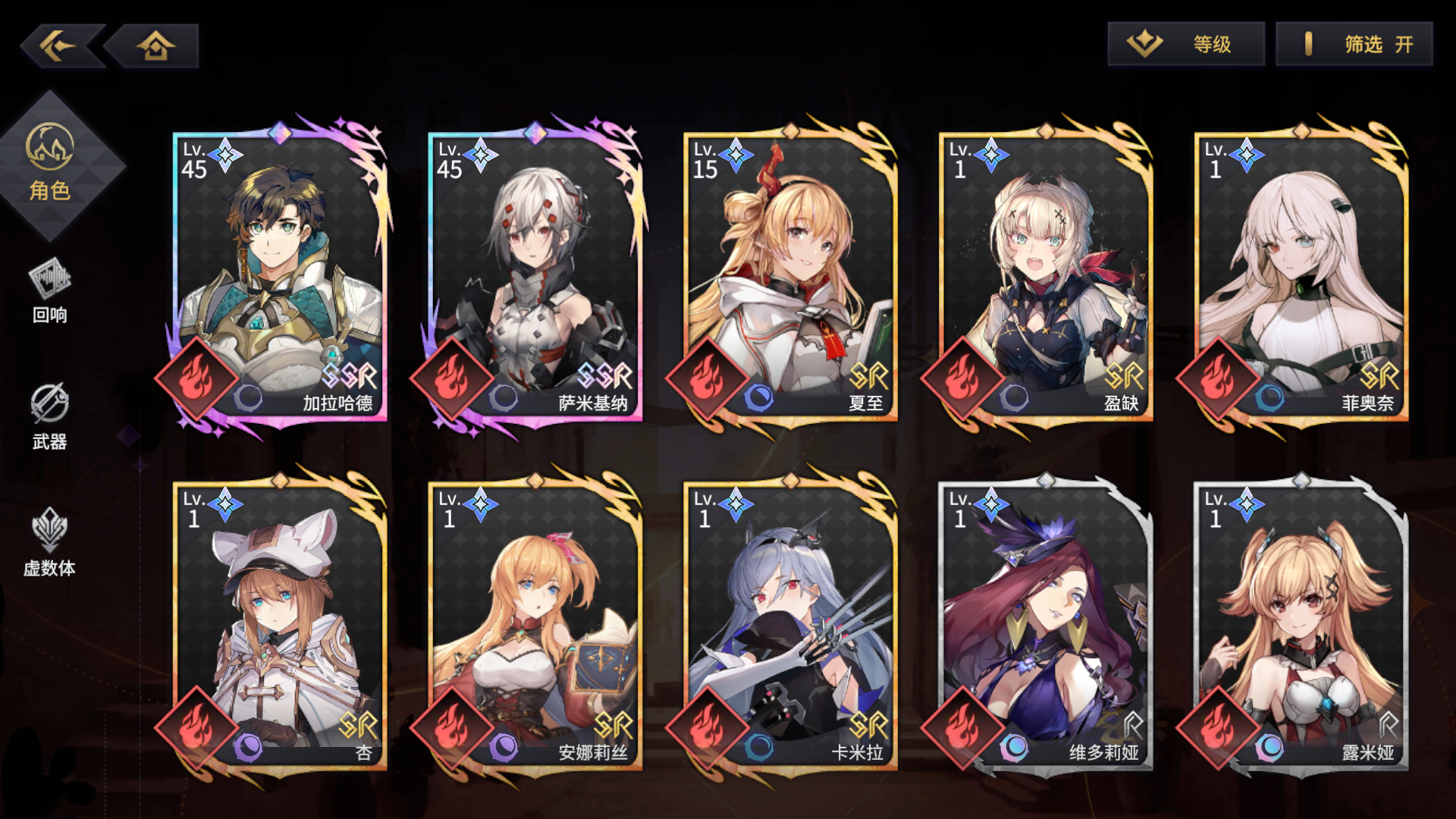Click the 等级 level sort button
1456x819 pixels.
click(x=1185, y=45)
